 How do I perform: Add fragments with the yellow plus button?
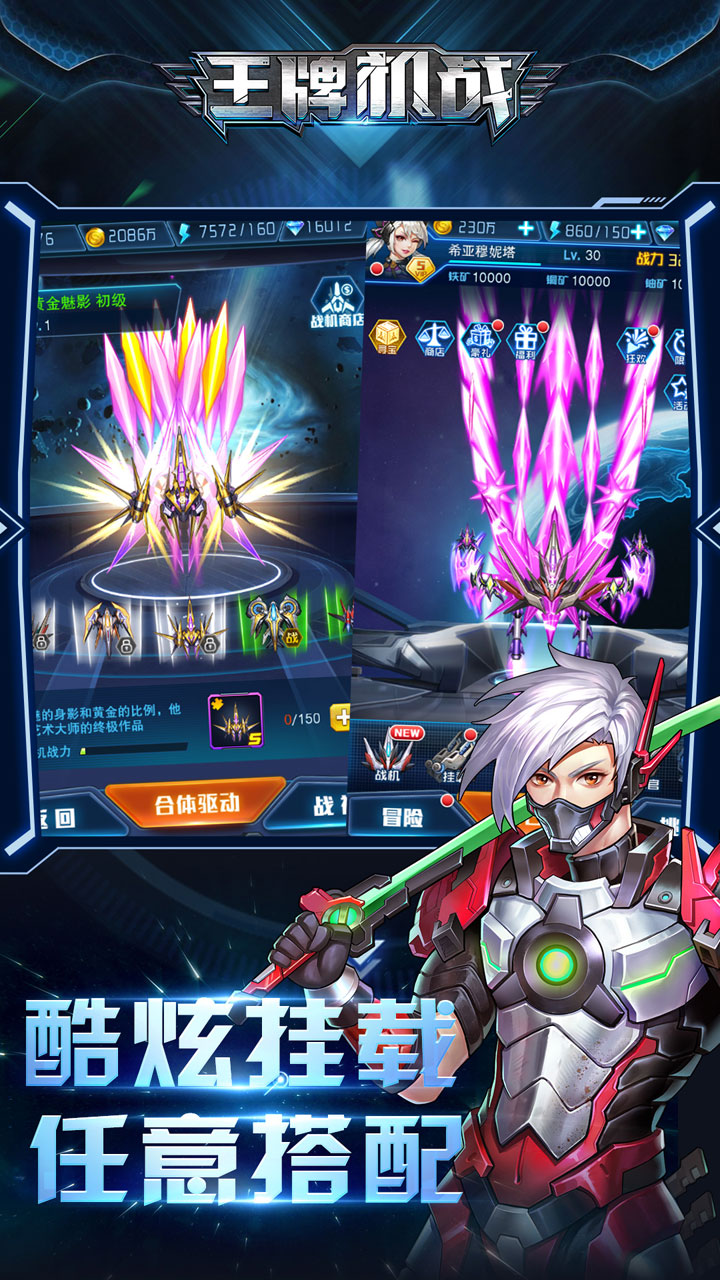tap(341, 717)
